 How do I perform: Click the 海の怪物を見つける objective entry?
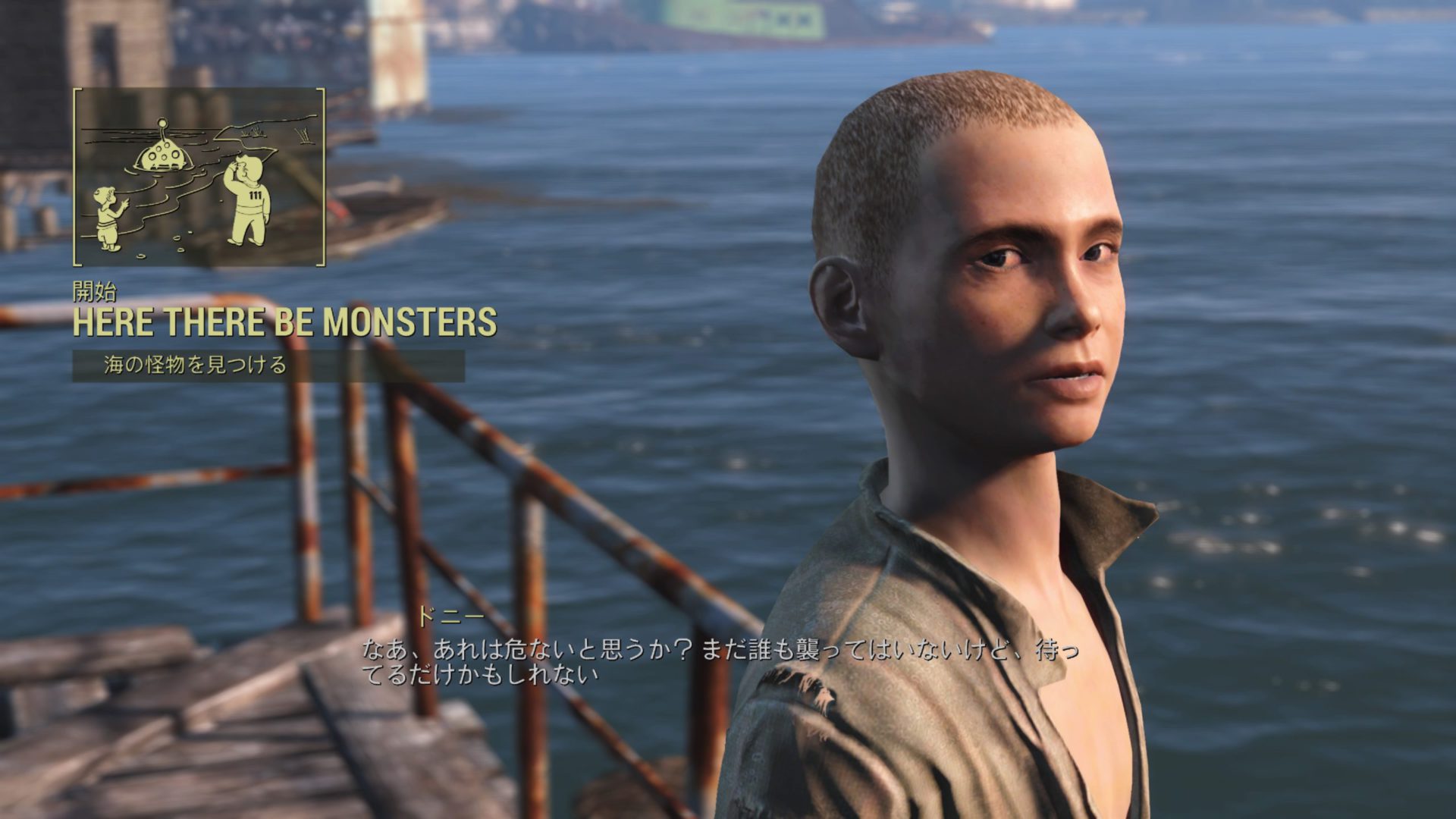click(195, 366)
